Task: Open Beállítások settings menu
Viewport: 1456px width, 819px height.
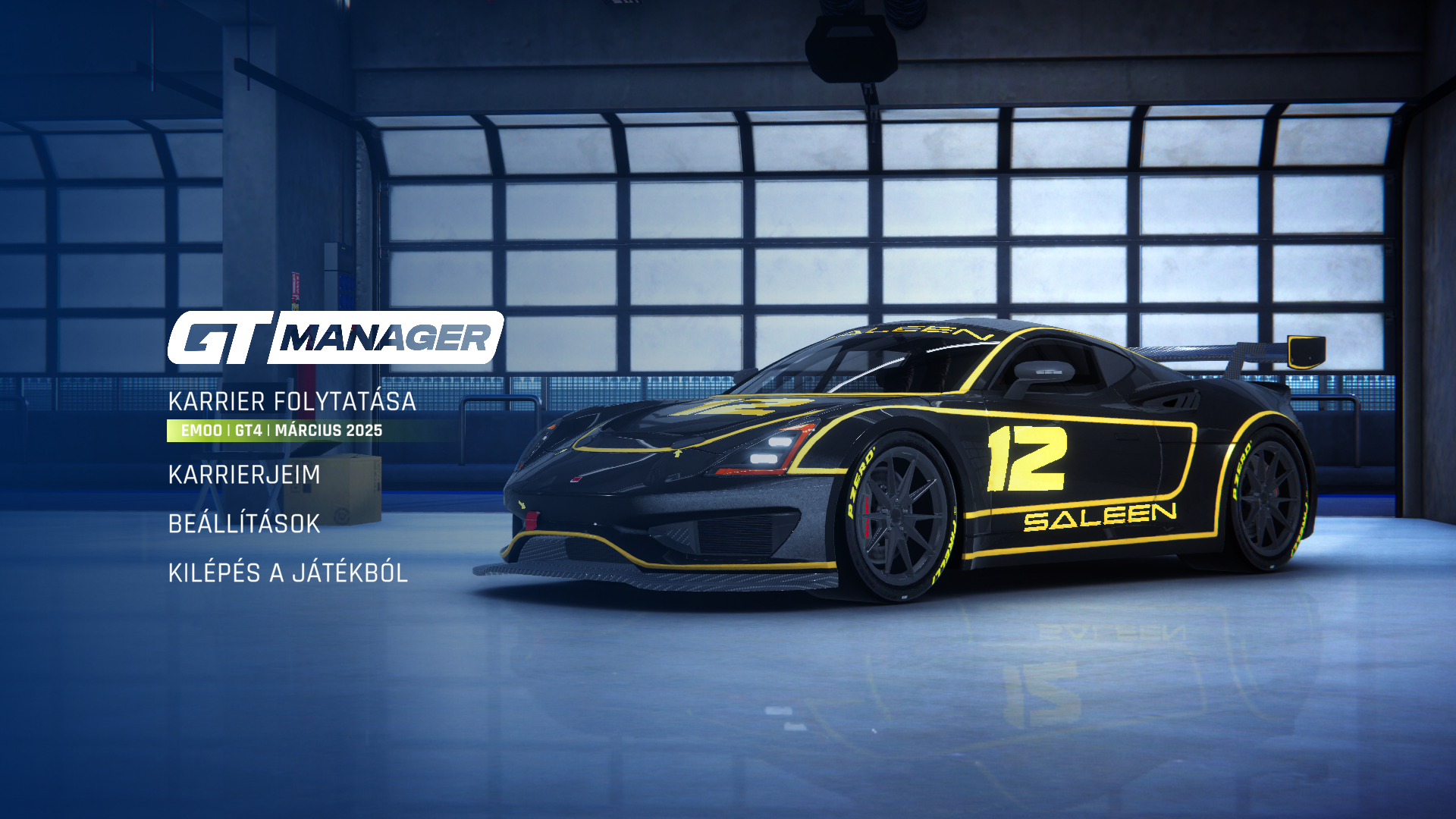Action: coord(244,524)
